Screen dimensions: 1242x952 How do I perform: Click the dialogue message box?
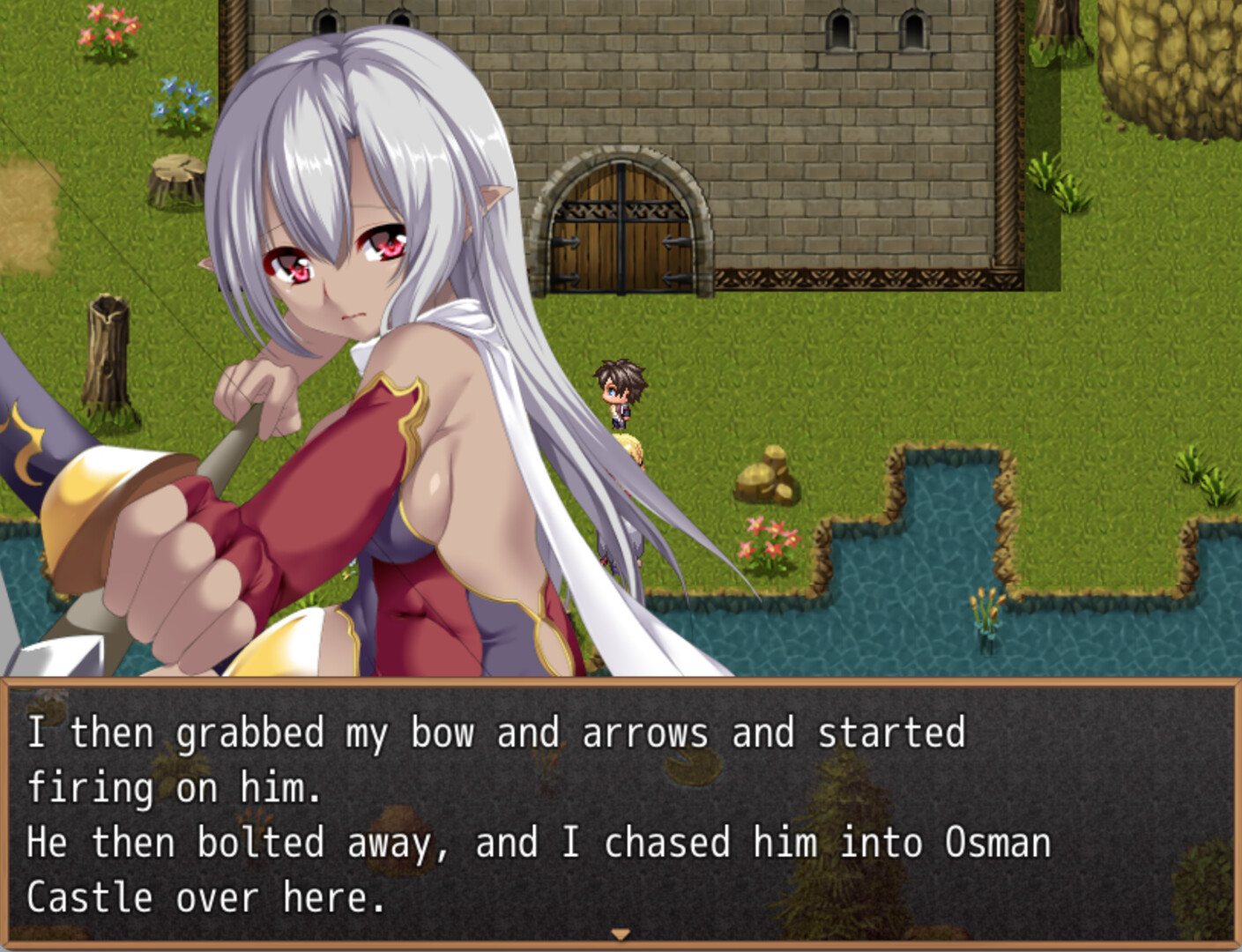point(621,813)
